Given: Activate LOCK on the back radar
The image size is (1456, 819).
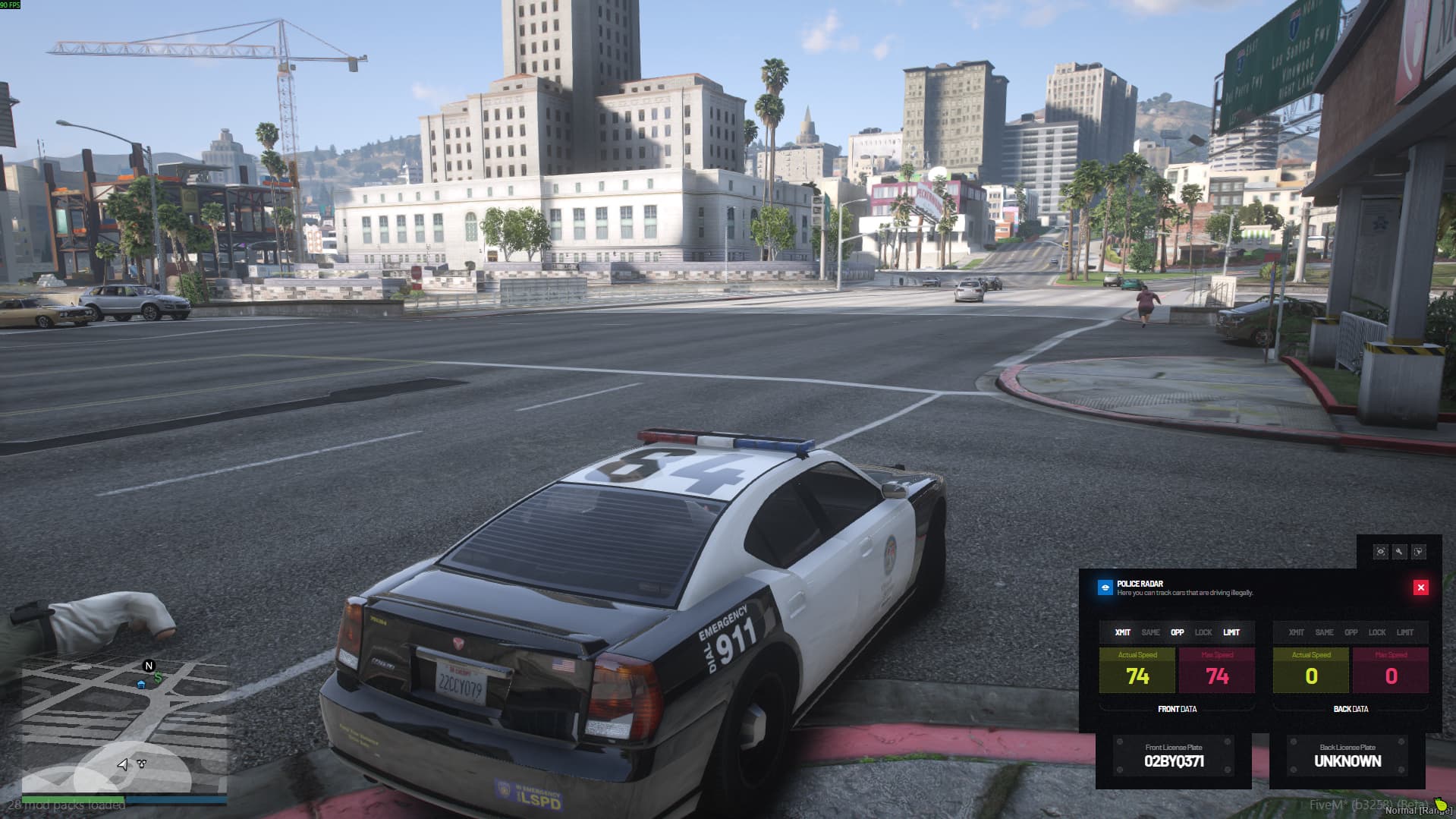Looking at the screenshot, I should click(x=1377, y=632).
